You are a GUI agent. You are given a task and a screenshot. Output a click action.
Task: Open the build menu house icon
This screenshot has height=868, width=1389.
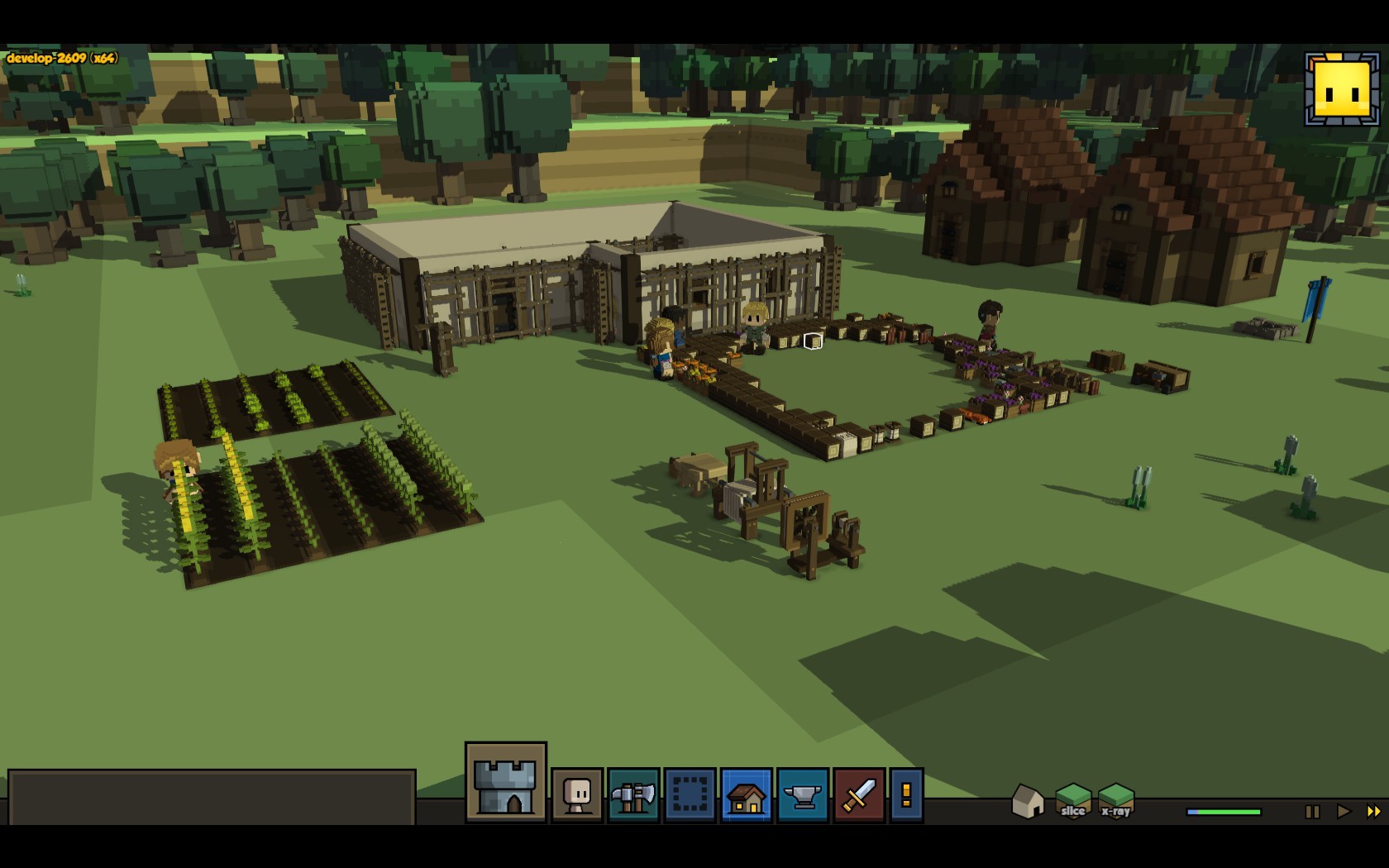pos(746,795)
